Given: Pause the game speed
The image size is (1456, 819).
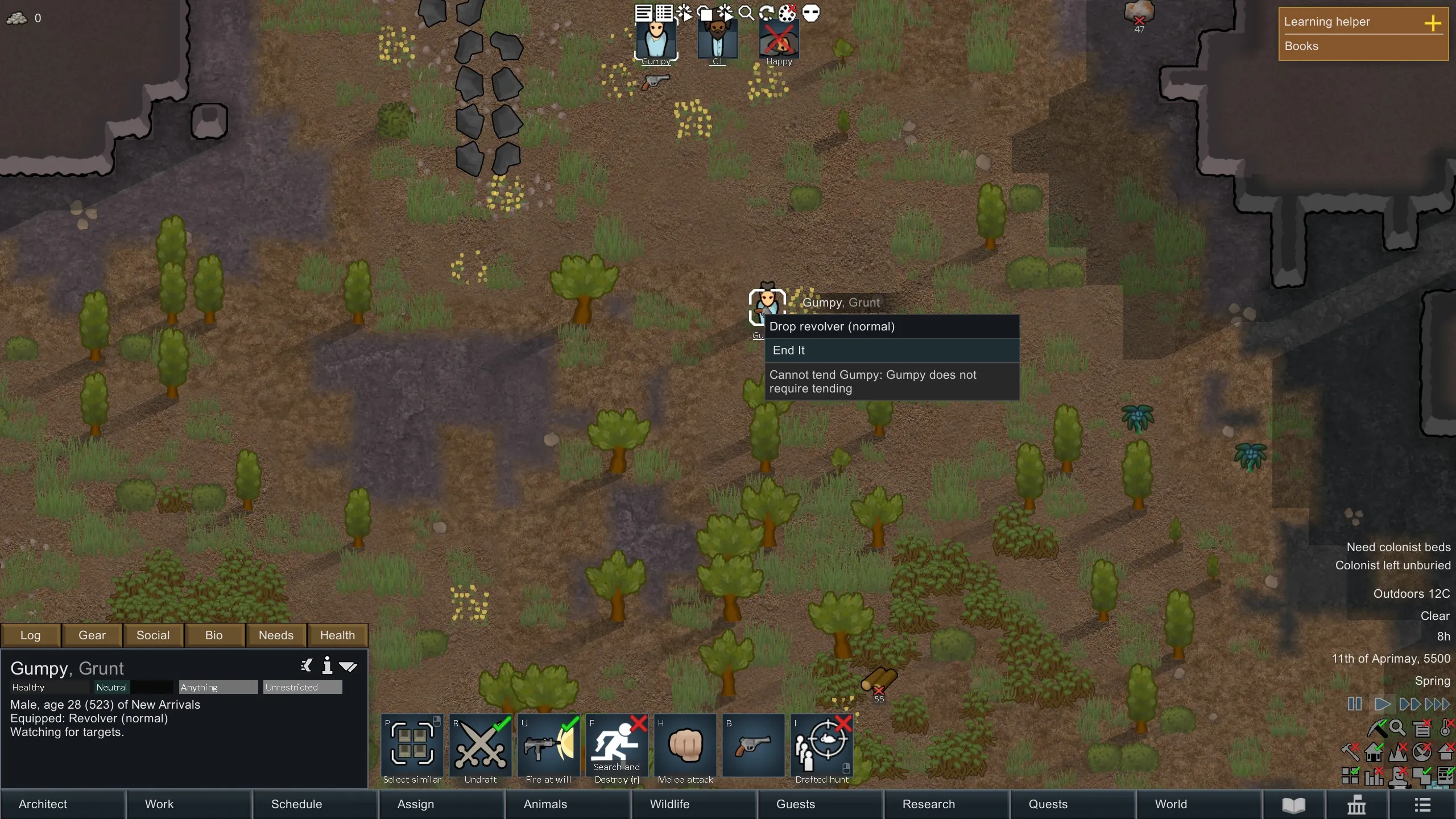Looking at the screenshot, I should 1355,704.
